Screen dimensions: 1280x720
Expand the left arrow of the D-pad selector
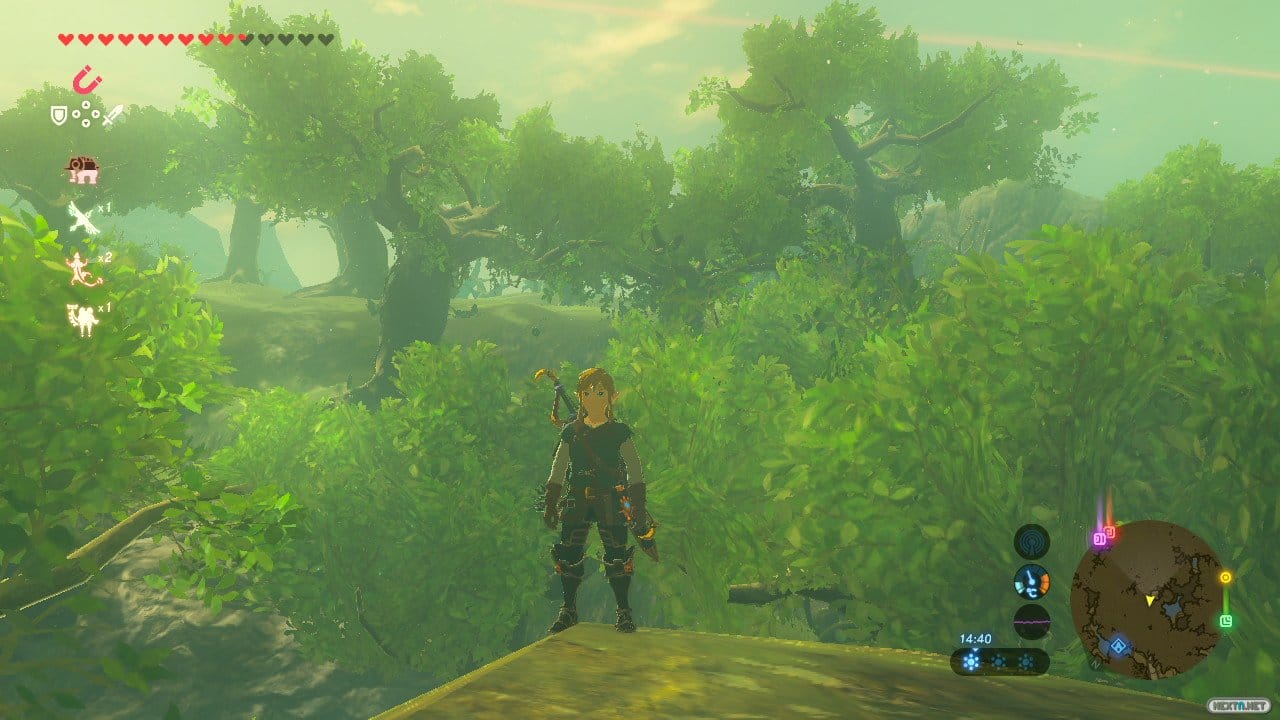click(74, 114)
